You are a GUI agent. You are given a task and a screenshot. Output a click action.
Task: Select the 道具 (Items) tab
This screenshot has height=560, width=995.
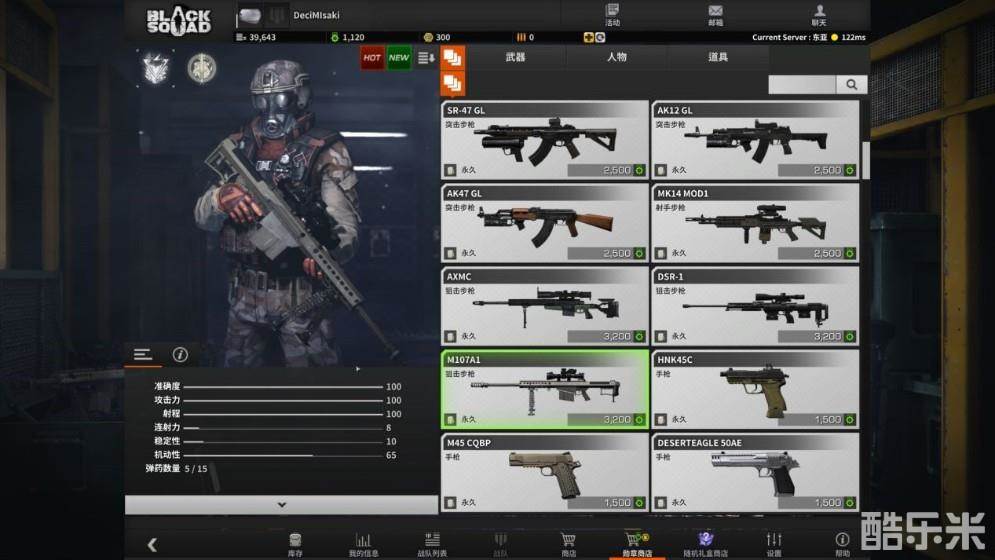click(x=718, y=58)
